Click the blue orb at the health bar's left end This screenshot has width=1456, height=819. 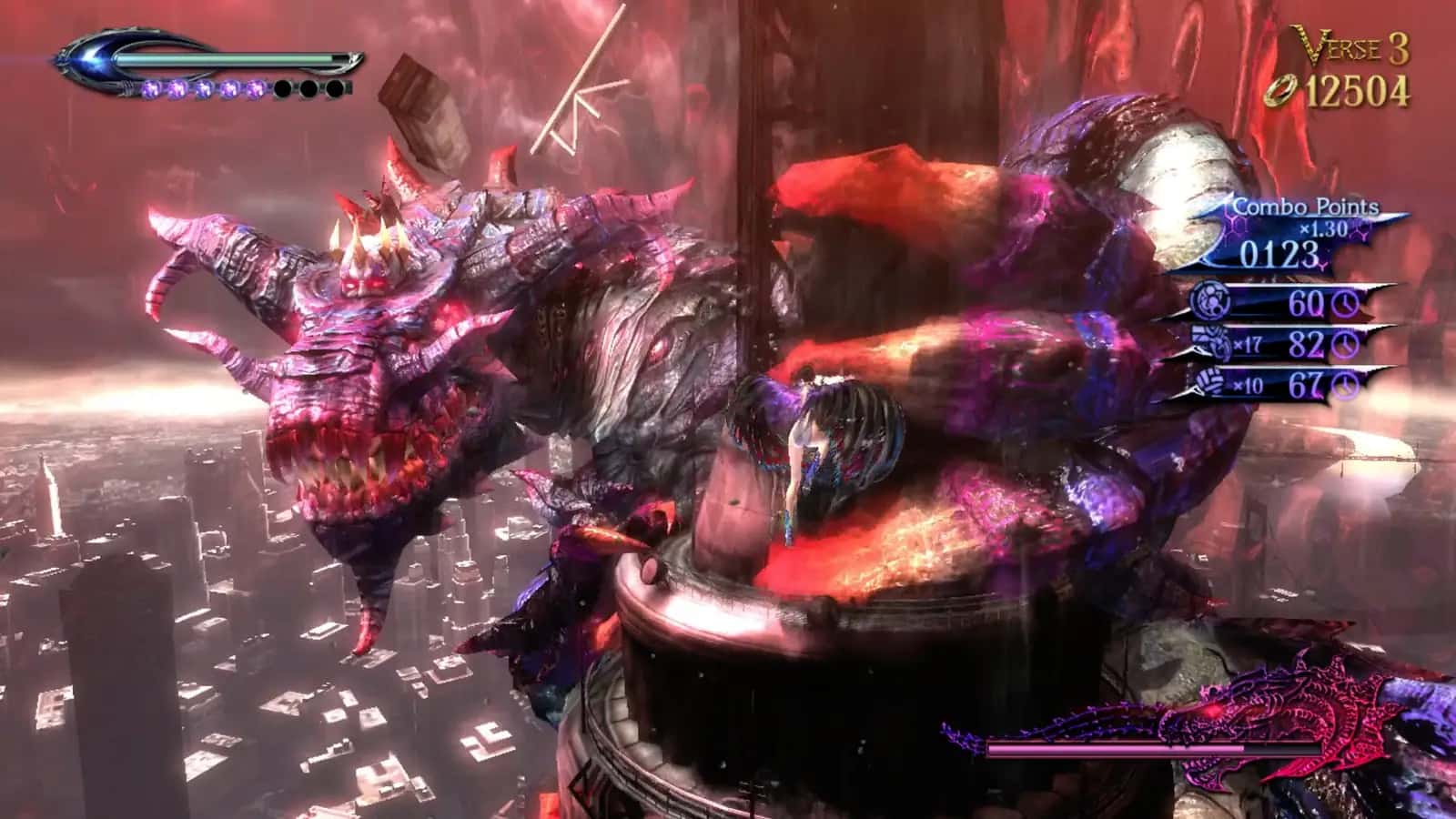[91, 57]
